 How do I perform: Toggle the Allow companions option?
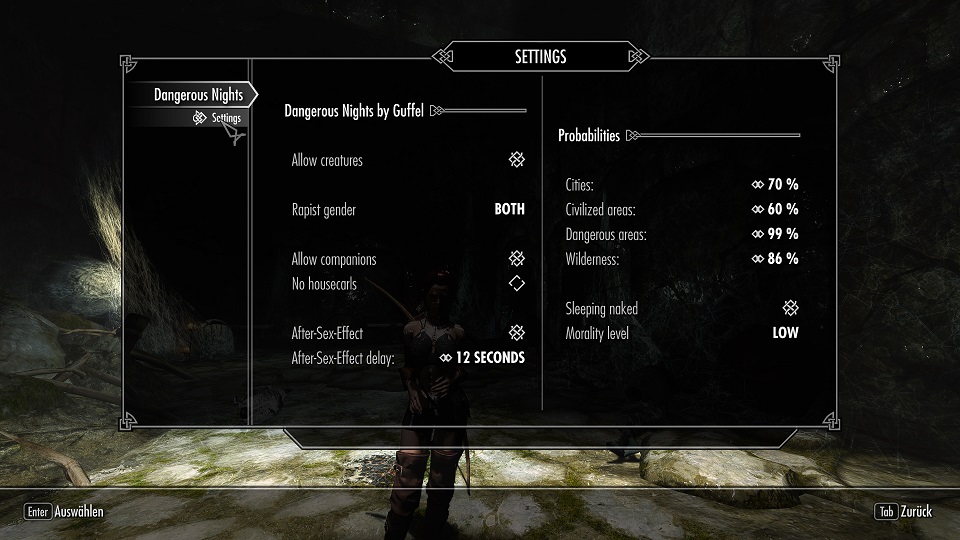pos(516,259)
